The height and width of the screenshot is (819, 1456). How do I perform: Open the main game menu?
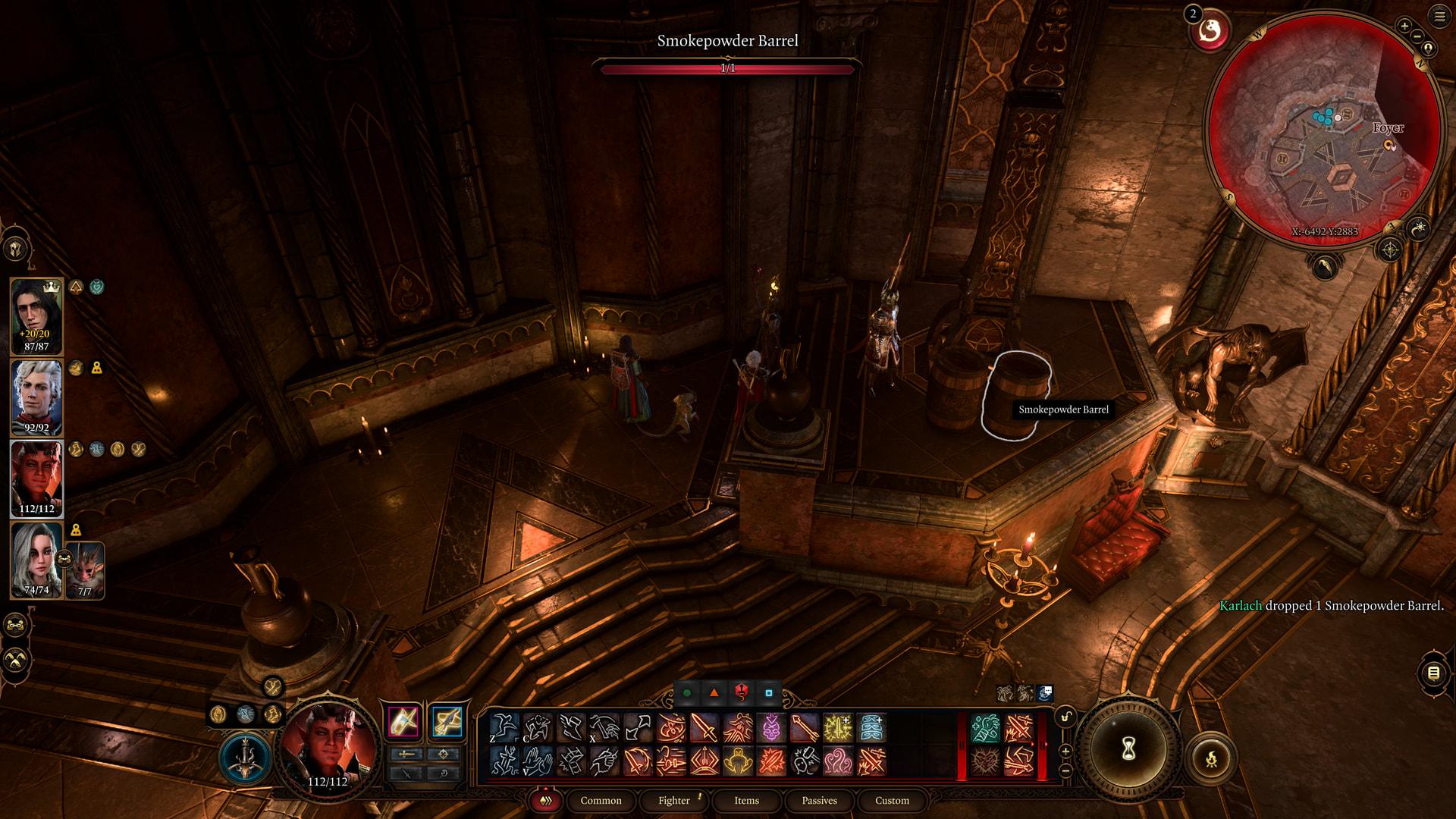[1439, 16]
